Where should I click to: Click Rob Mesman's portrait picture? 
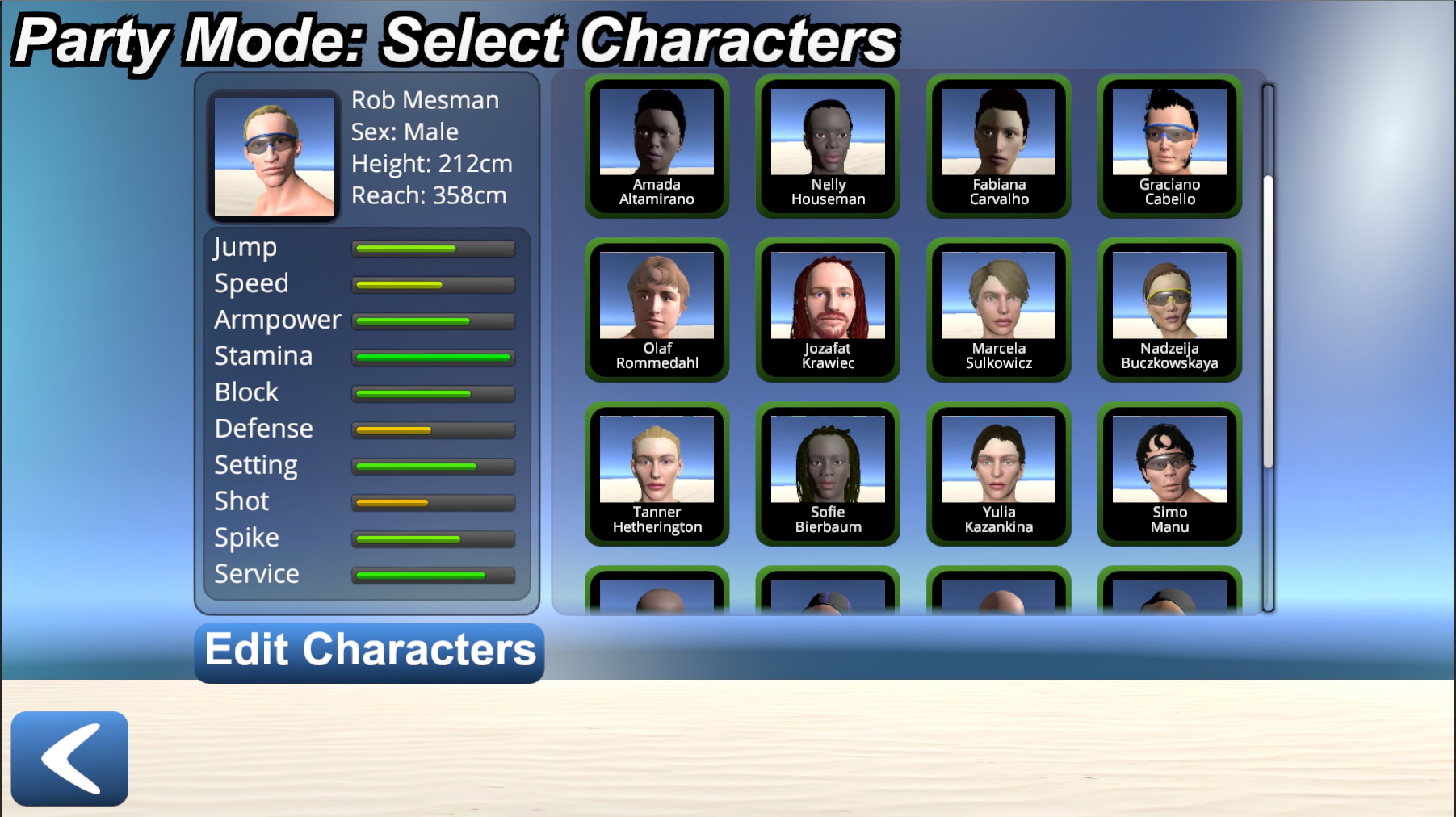275,157
